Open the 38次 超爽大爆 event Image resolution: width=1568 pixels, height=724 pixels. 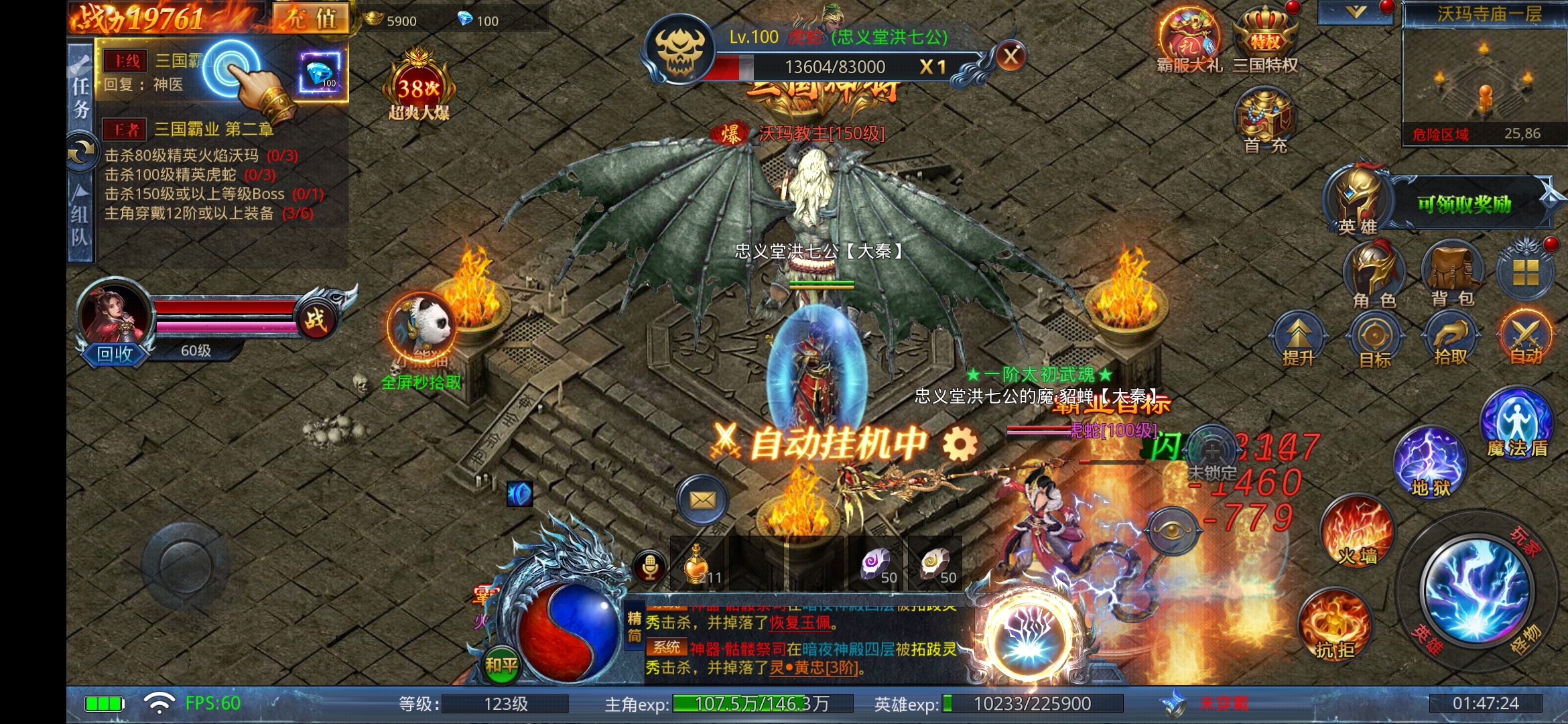(x=419, y=88)
